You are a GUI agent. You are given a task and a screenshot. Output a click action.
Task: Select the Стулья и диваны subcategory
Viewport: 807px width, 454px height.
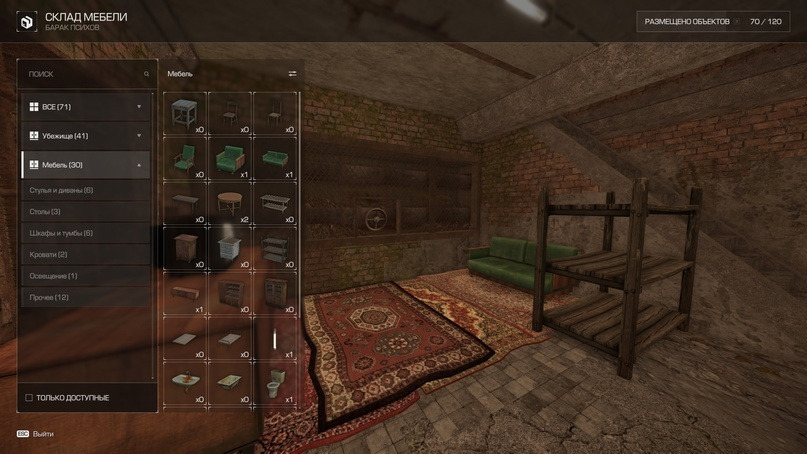(87, 190)
